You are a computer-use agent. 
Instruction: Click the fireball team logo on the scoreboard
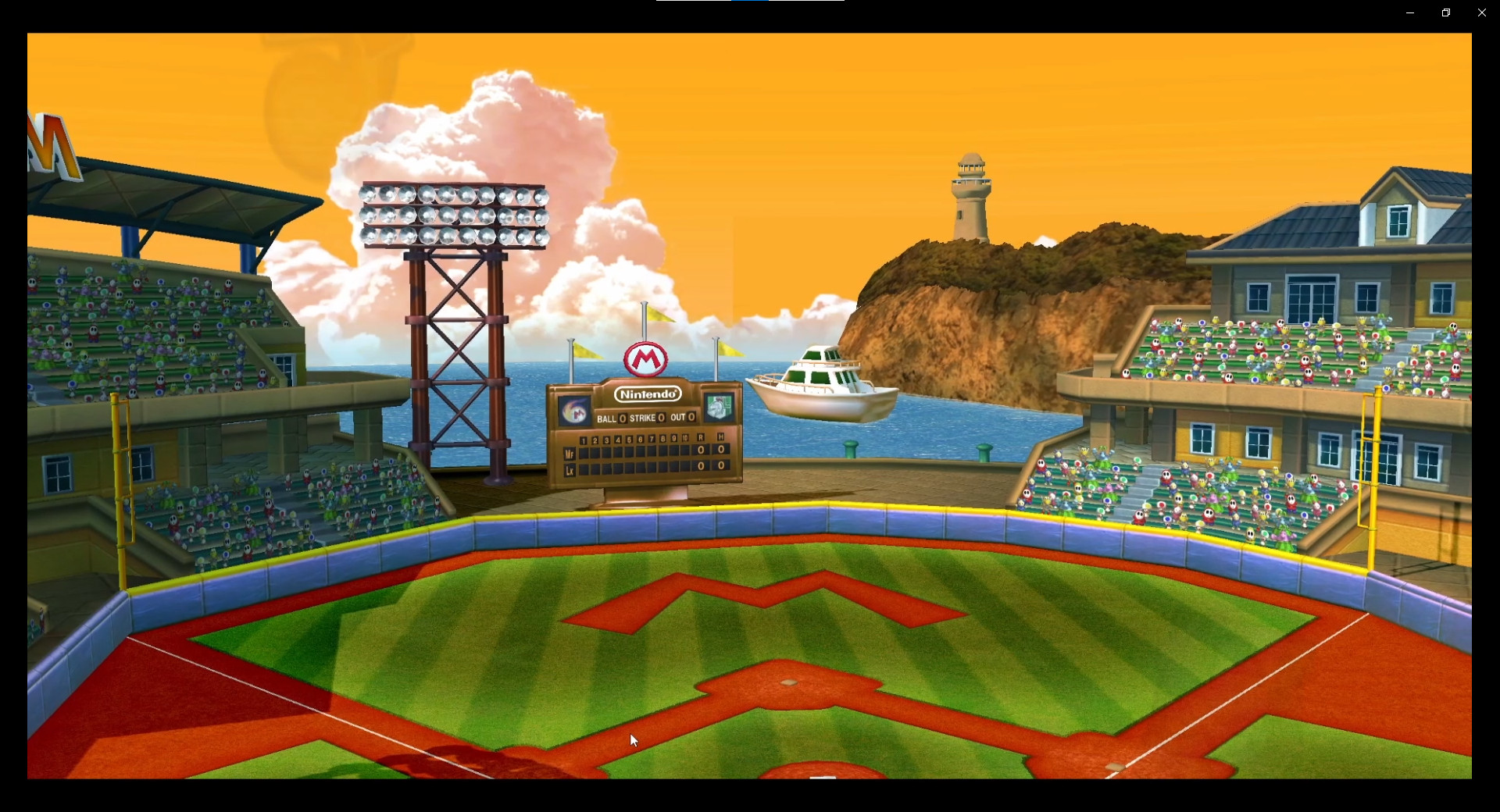(x=574, y=411)
